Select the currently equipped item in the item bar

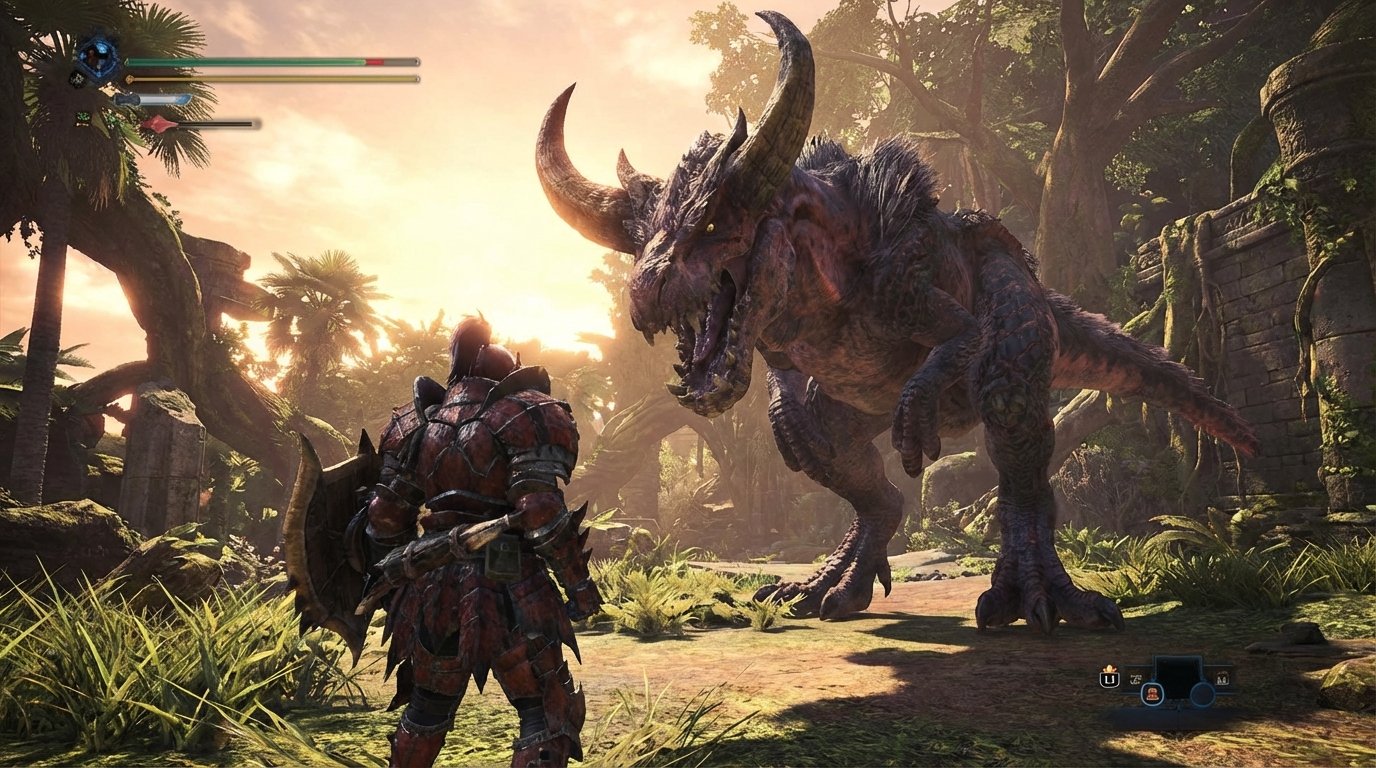tap(1152, 695)
